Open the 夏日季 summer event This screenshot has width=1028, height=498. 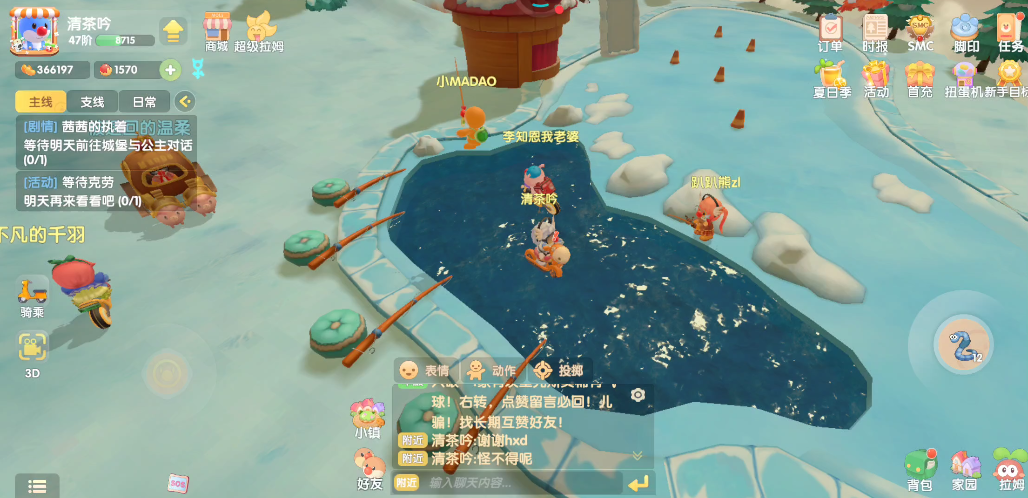point(831,77)
